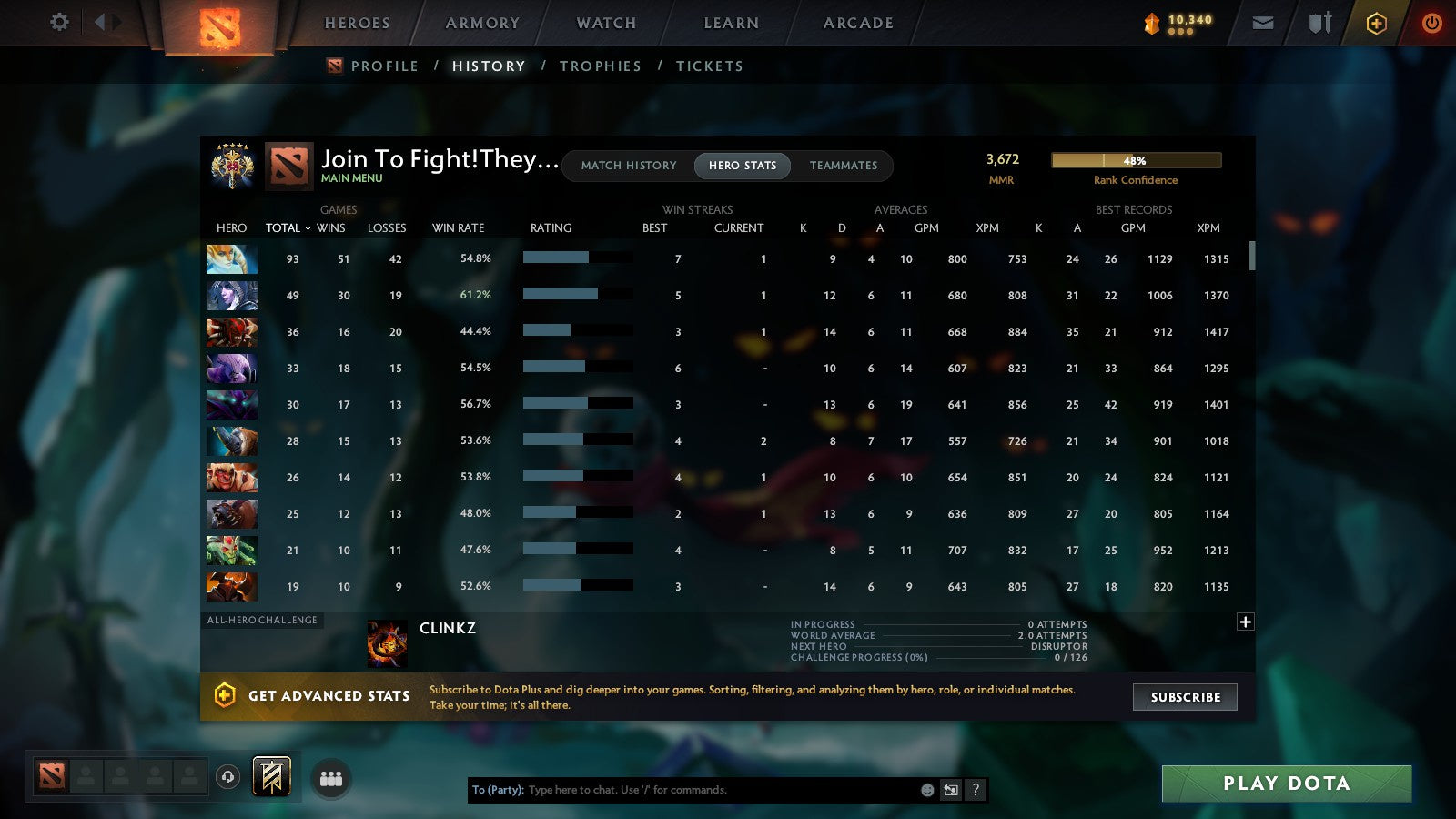Switch to the Teammates tab
Screen dimensions: 1456x819
click(x=844, y=166)
